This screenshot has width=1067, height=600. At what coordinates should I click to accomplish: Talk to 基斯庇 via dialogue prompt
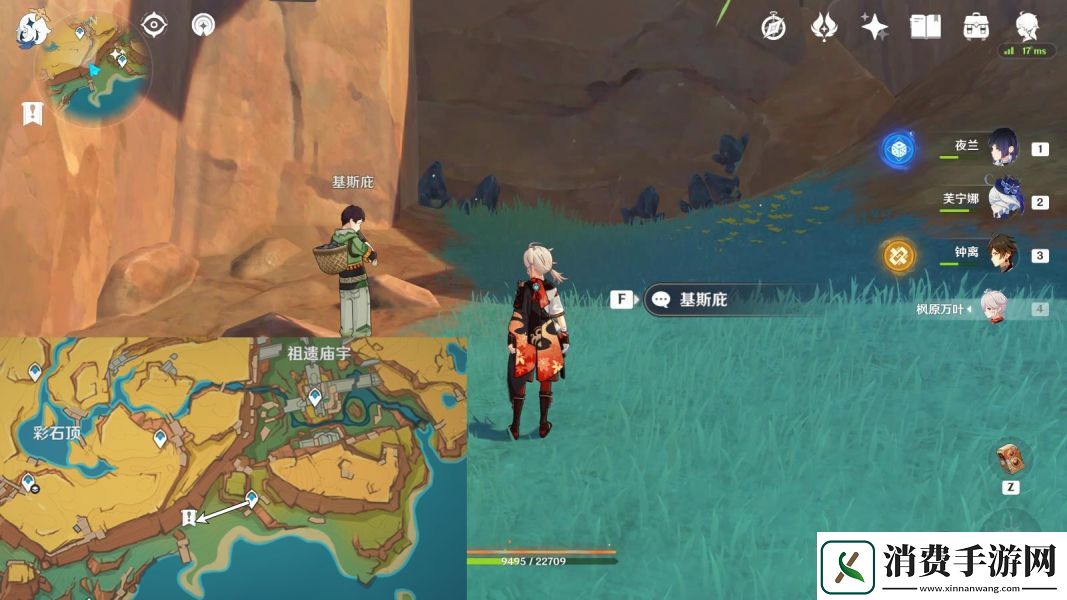click(702, 299)
